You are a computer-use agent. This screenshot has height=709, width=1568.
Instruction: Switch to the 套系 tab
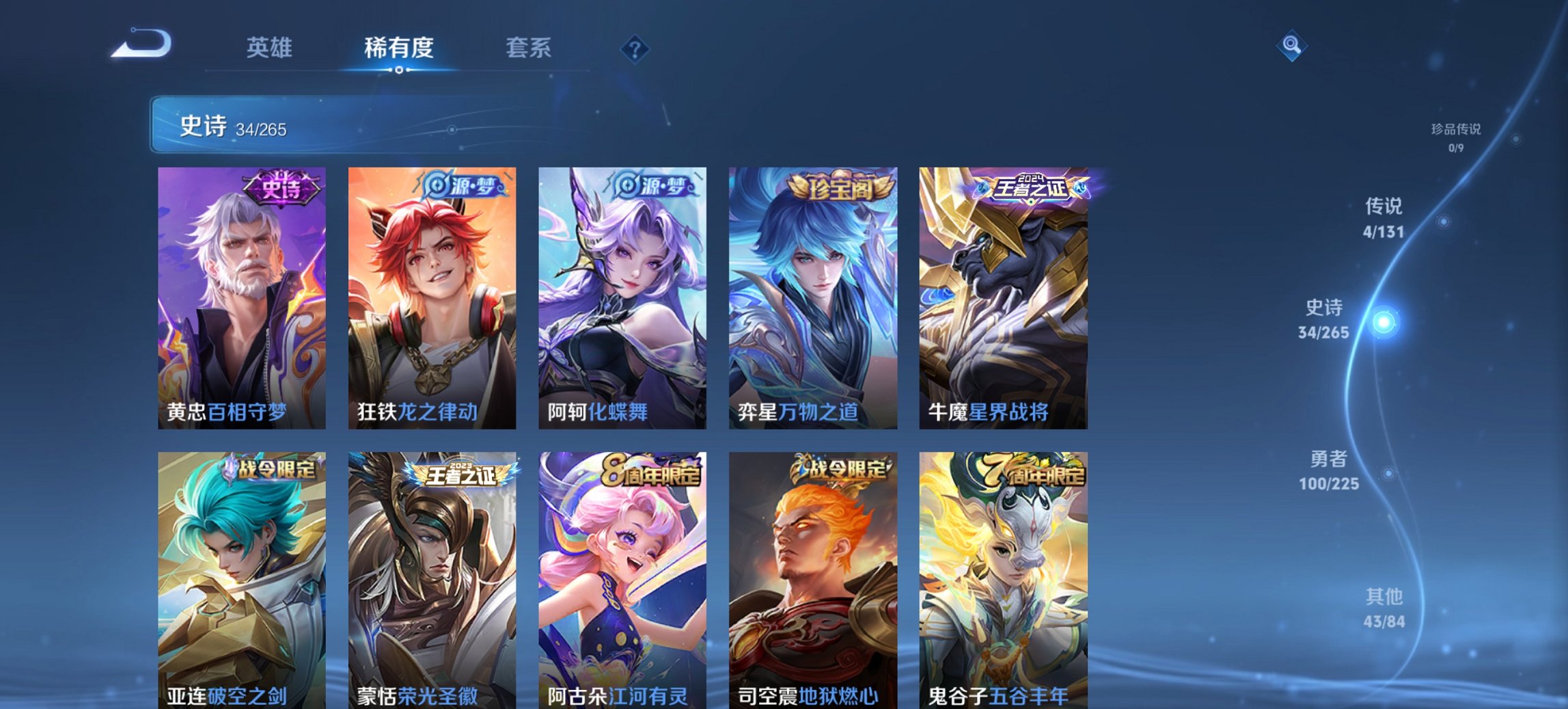(x=529, y=48)
